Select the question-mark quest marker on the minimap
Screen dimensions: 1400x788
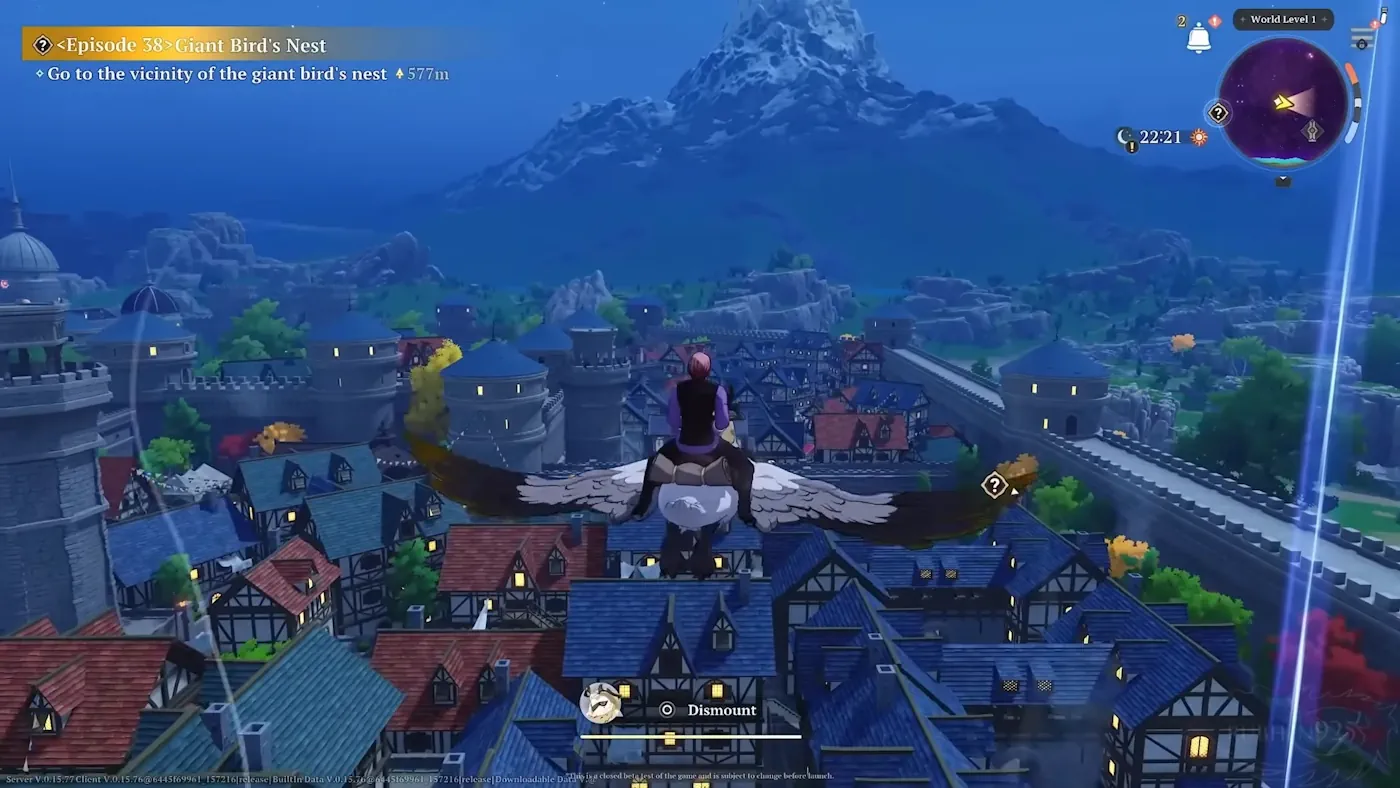coord(1217,113)
